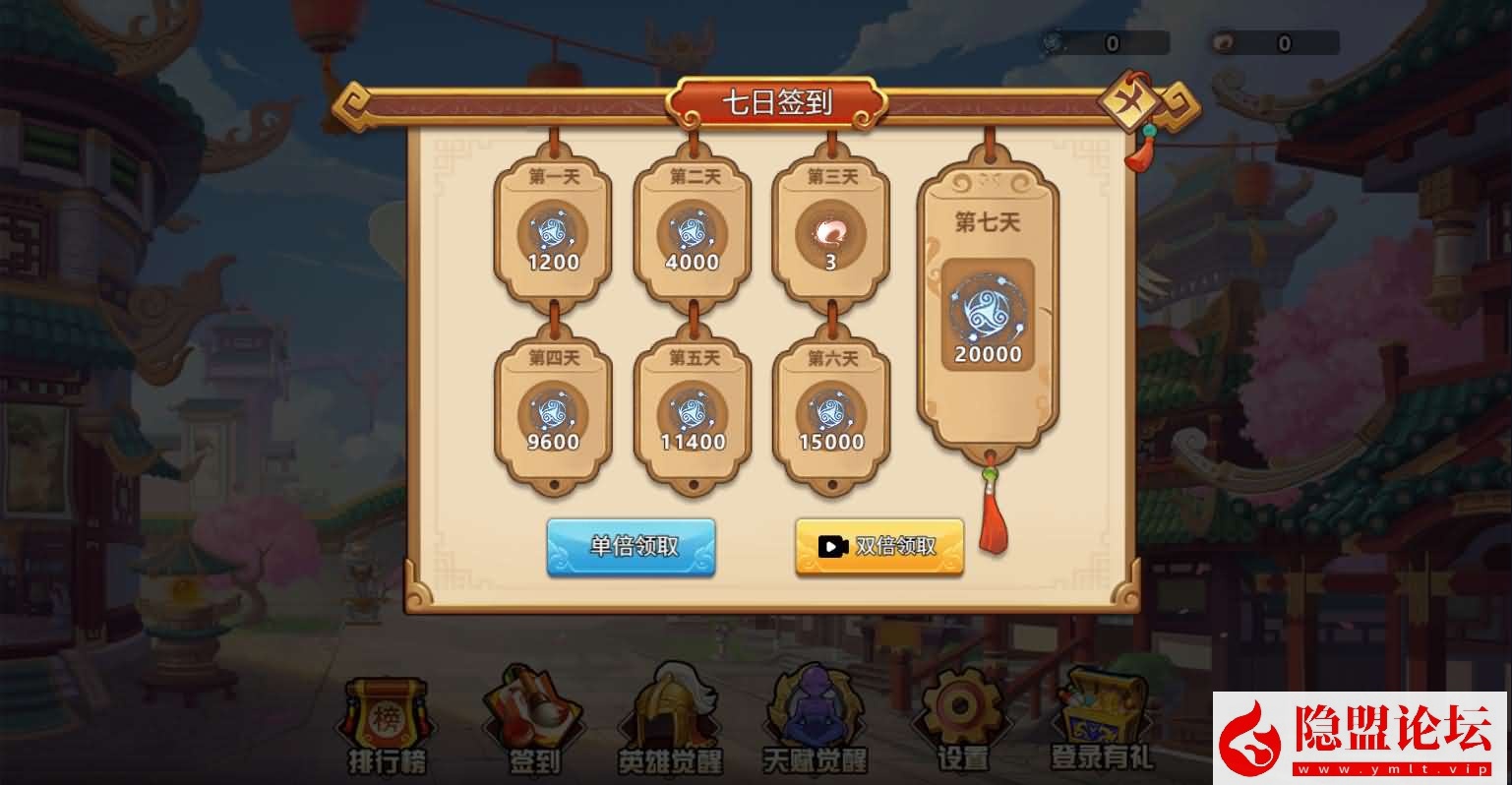The height and width of the screenshot is (785, 1512).
Task: Pick the 第五天 11400 reward tile
Action: (693, 415)
